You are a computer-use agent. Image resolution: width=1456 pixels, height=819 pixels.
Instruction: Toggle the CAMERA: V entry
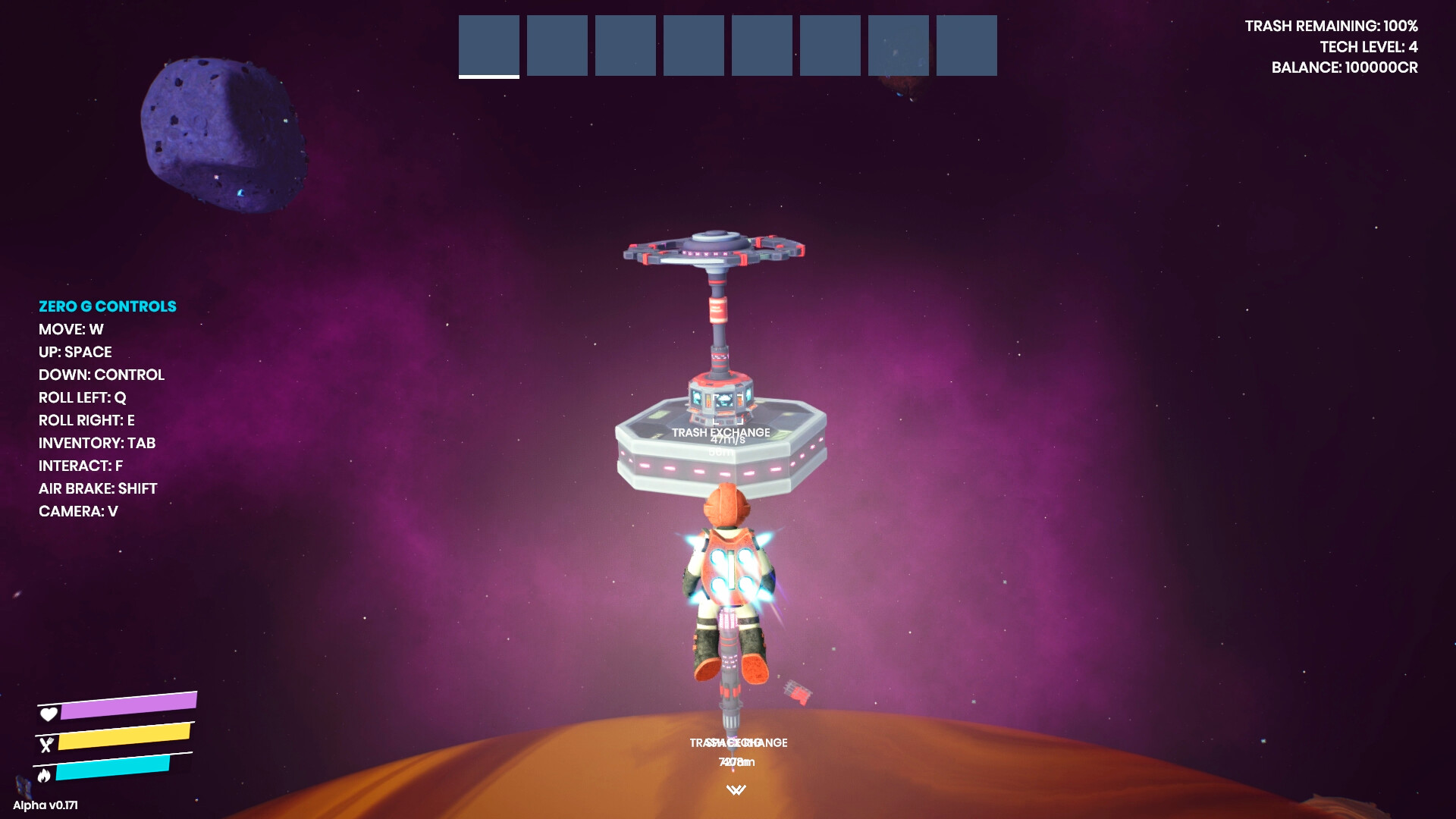pos(78,511)
